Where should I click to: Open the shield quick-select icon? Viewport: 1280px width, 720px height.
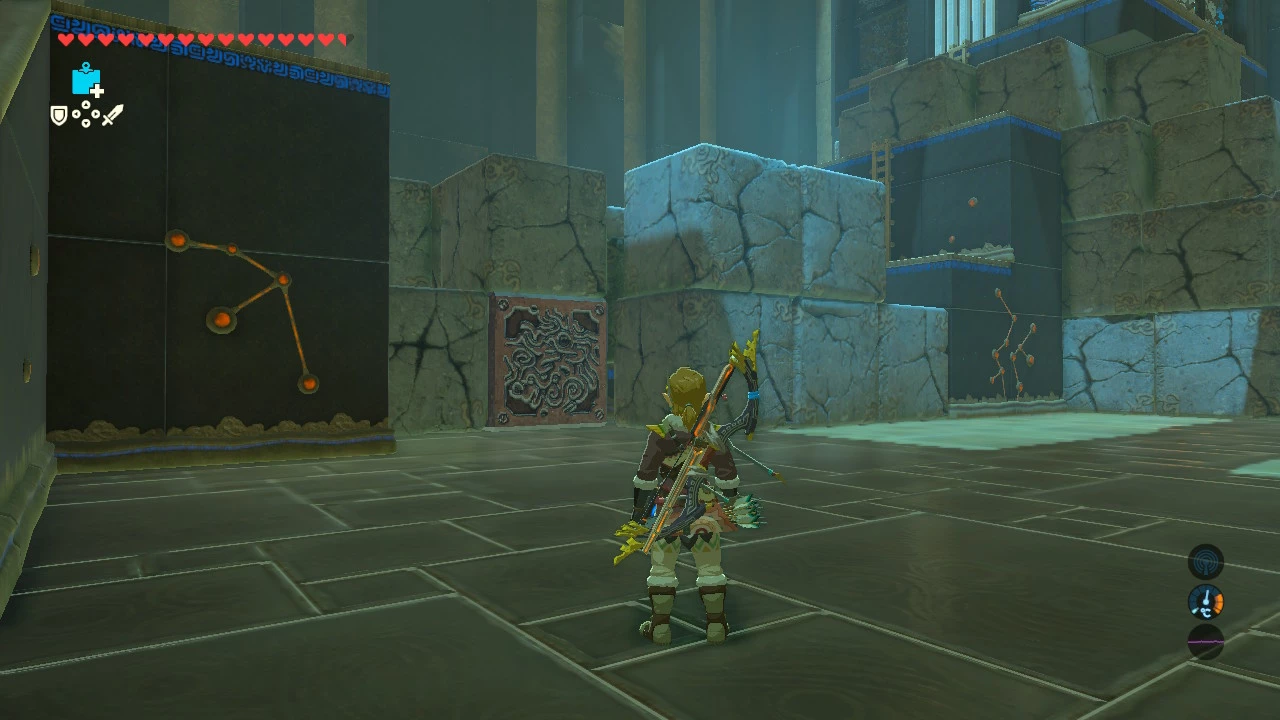pyautogui.click(x=59, y=116)
